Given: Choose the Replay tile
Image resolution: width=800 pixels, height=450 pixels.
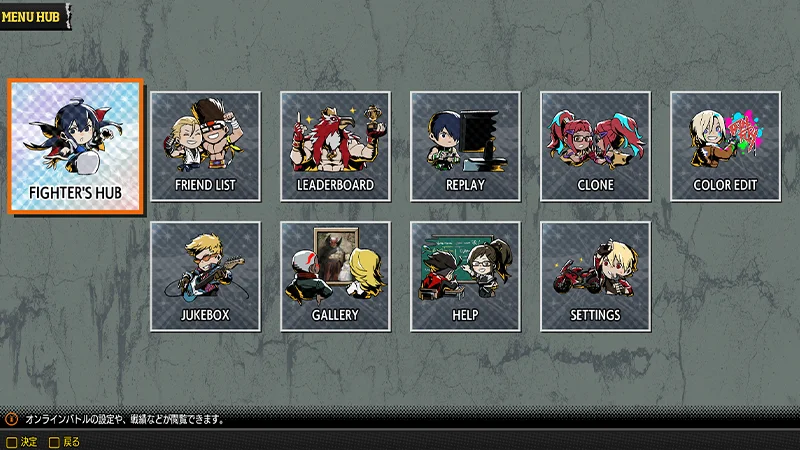Looking at the screenshot, I should (465, 146).
